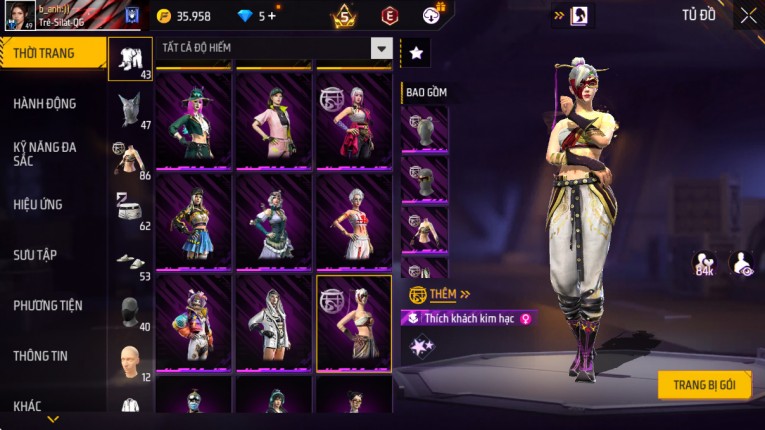Equip the bundle with Trang Bị Gói

tap(704, 385)
